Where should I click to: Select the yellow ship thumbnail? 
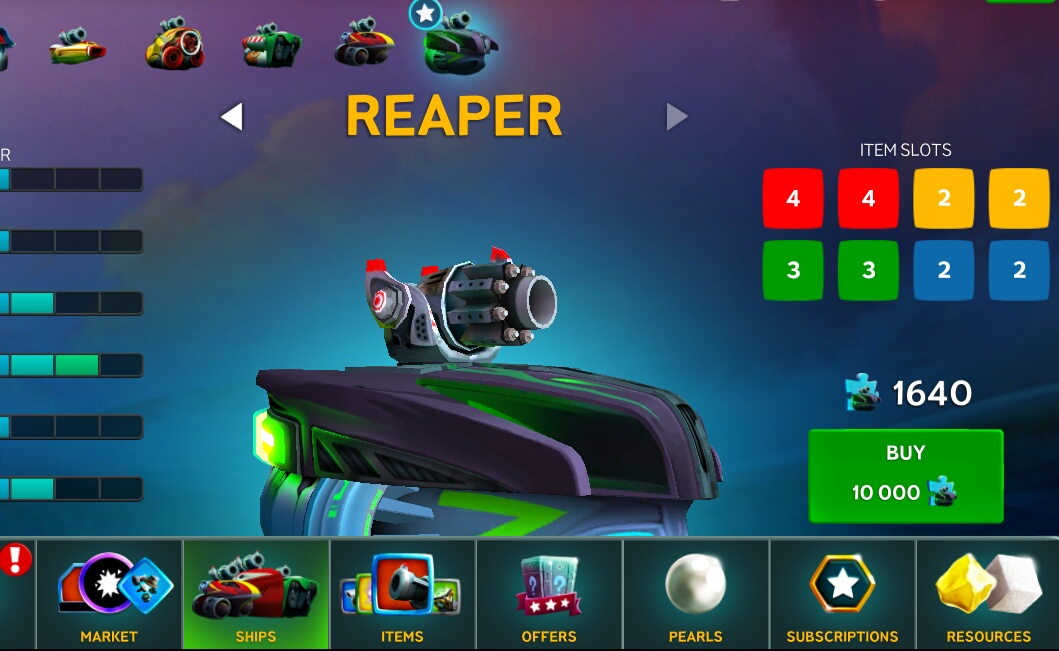pos(78,47)
